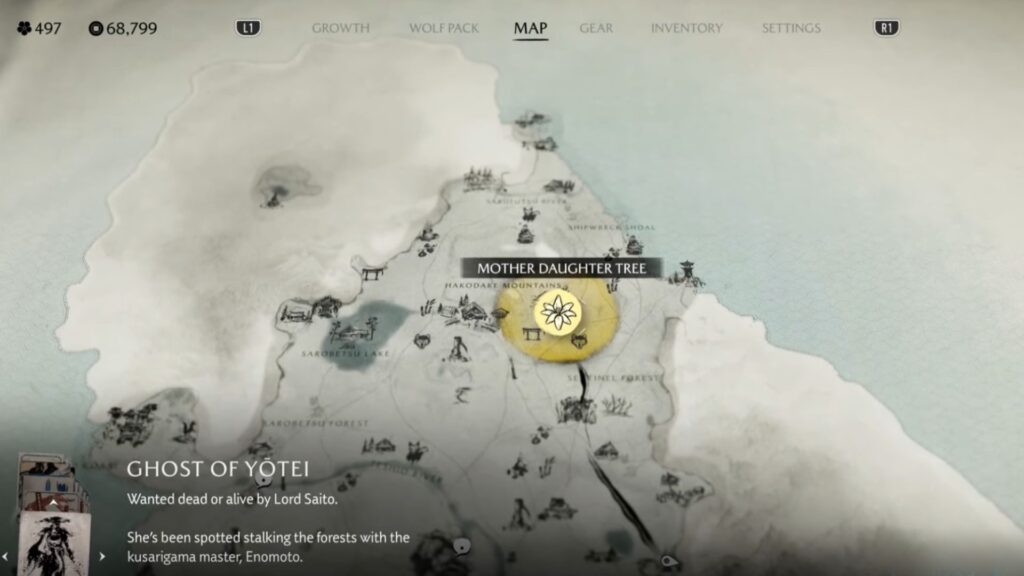Show the previous card with the left arrow
This screenshot has width=1024, height=576.
pyautogui.click(x=5, y=556)
